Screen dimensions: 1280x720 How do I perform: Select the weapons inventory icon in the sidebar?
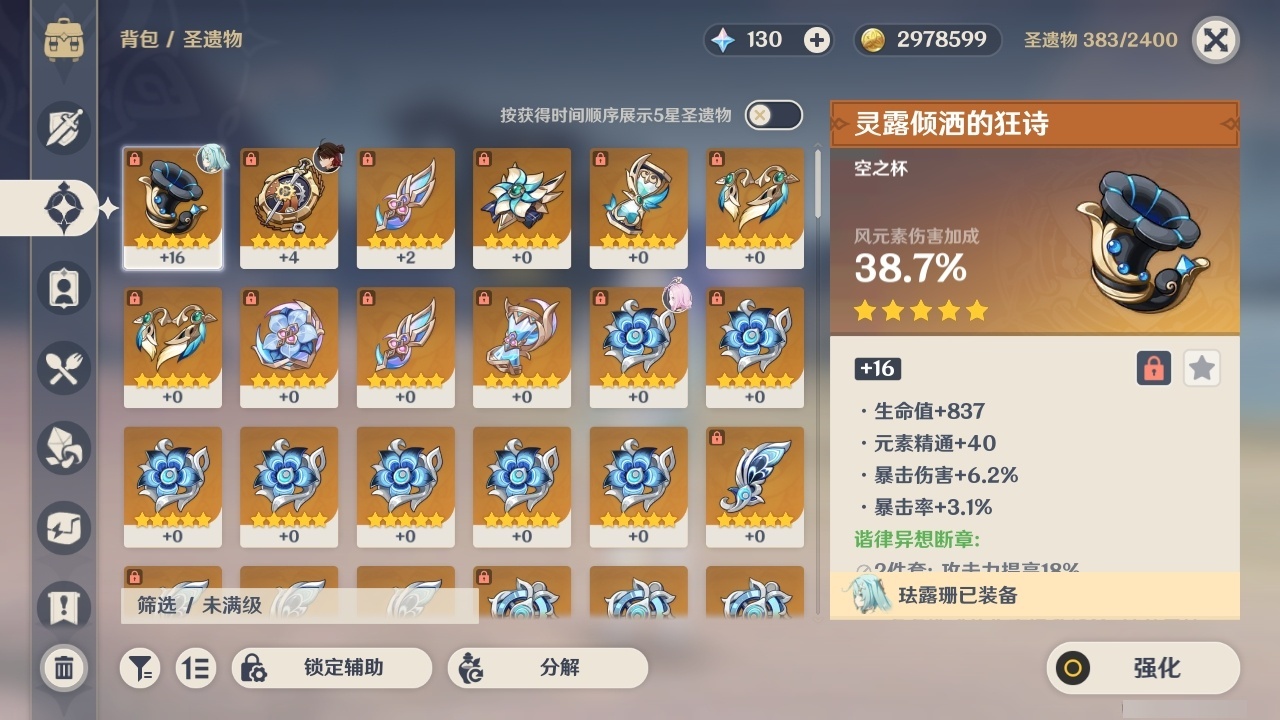[63, 128]
